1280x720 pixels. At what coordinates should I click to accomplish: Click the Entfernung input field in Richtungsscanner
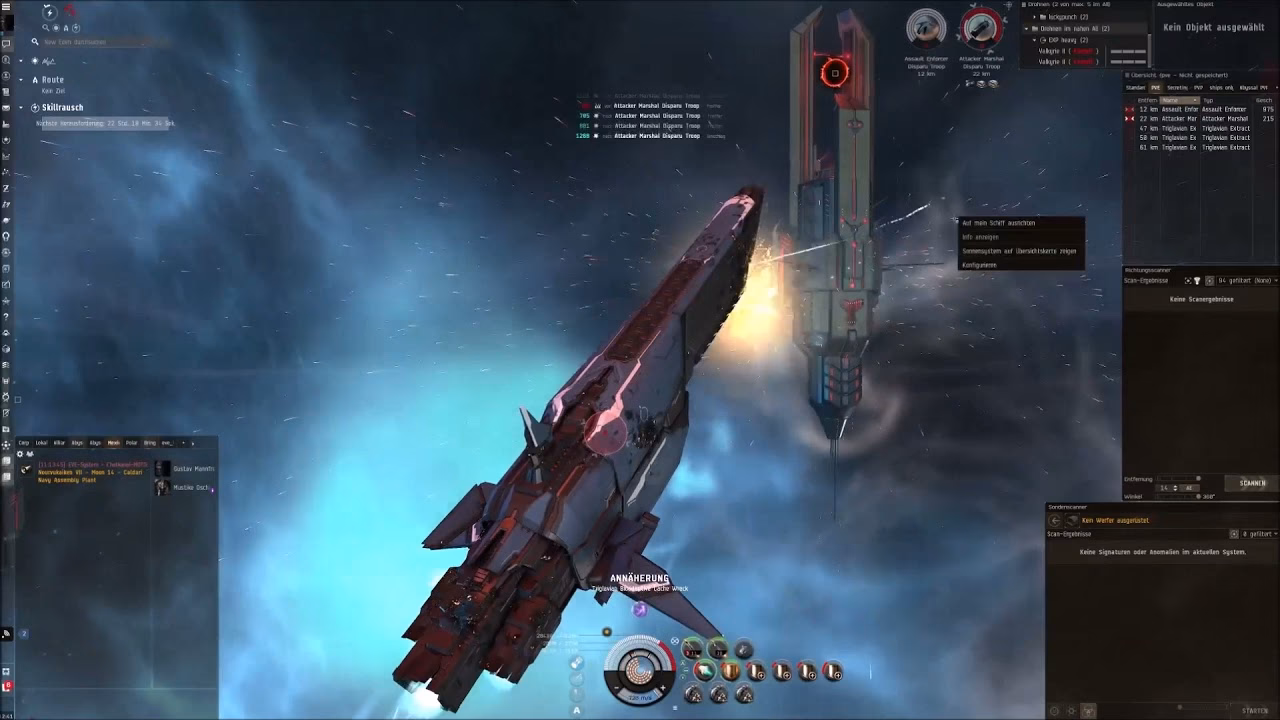1165,488
